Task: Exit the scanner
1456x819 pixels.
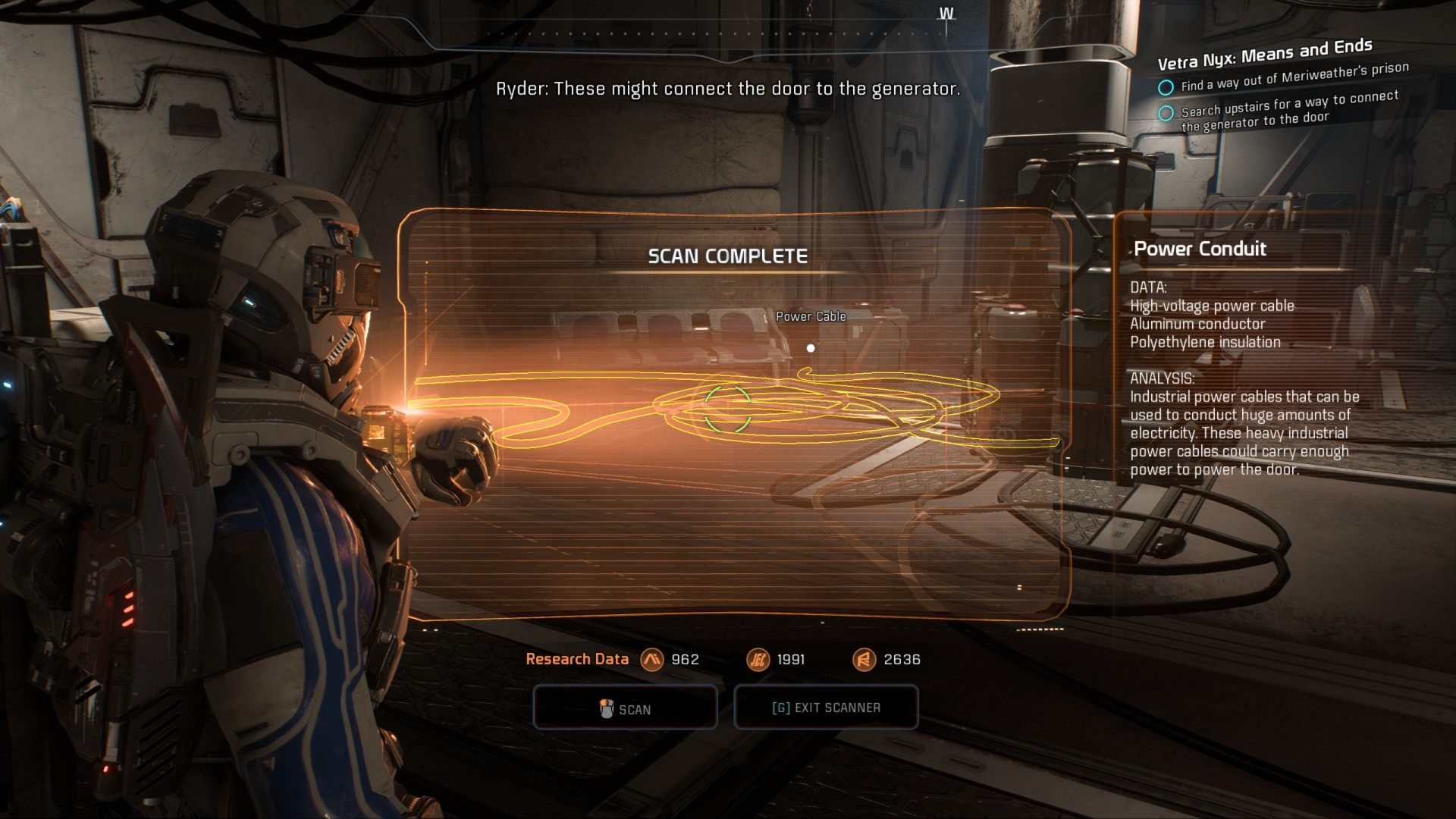Action: pos(826,708)
